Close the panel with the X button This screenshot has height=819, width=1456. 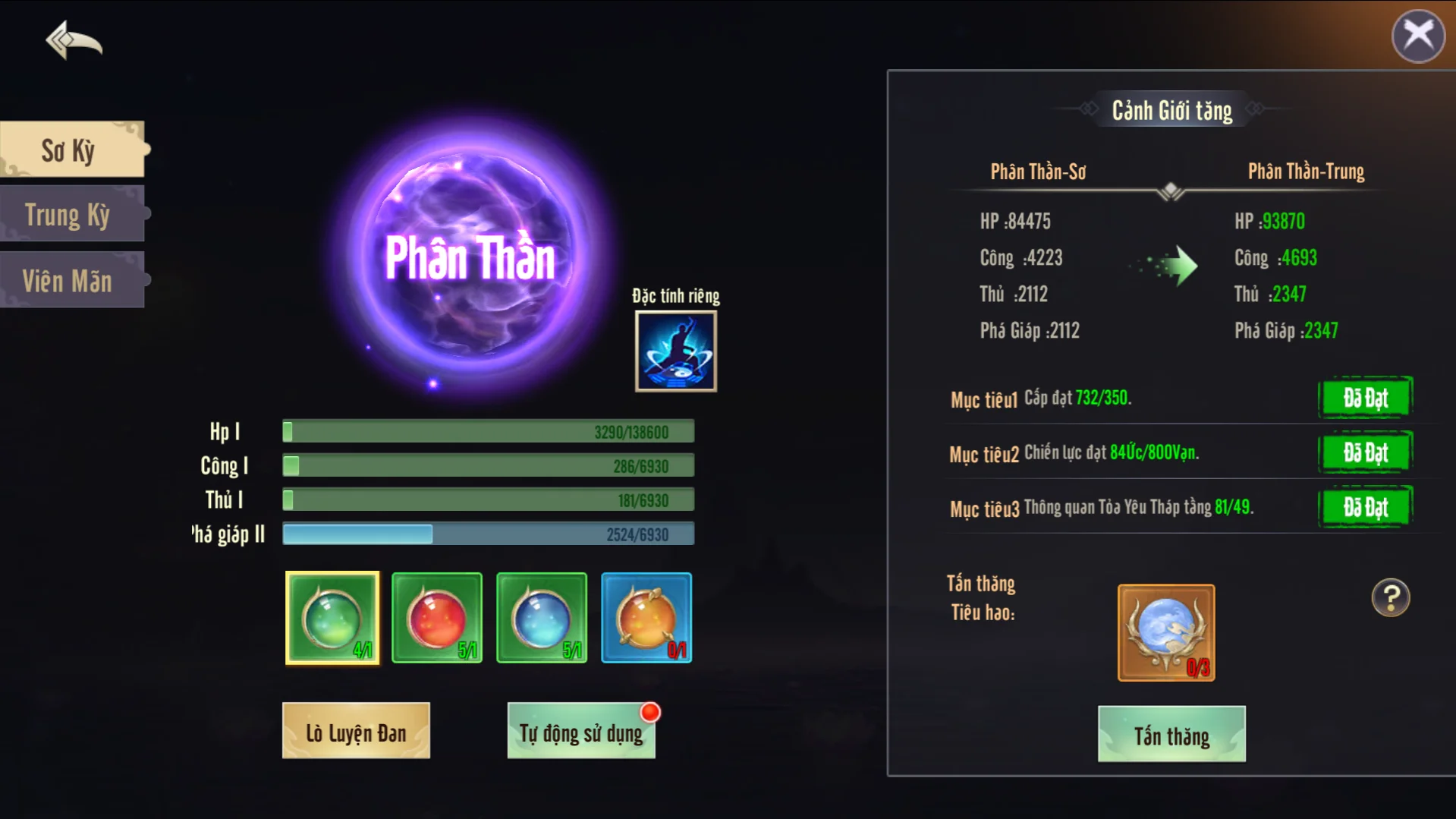point(1417,35)
